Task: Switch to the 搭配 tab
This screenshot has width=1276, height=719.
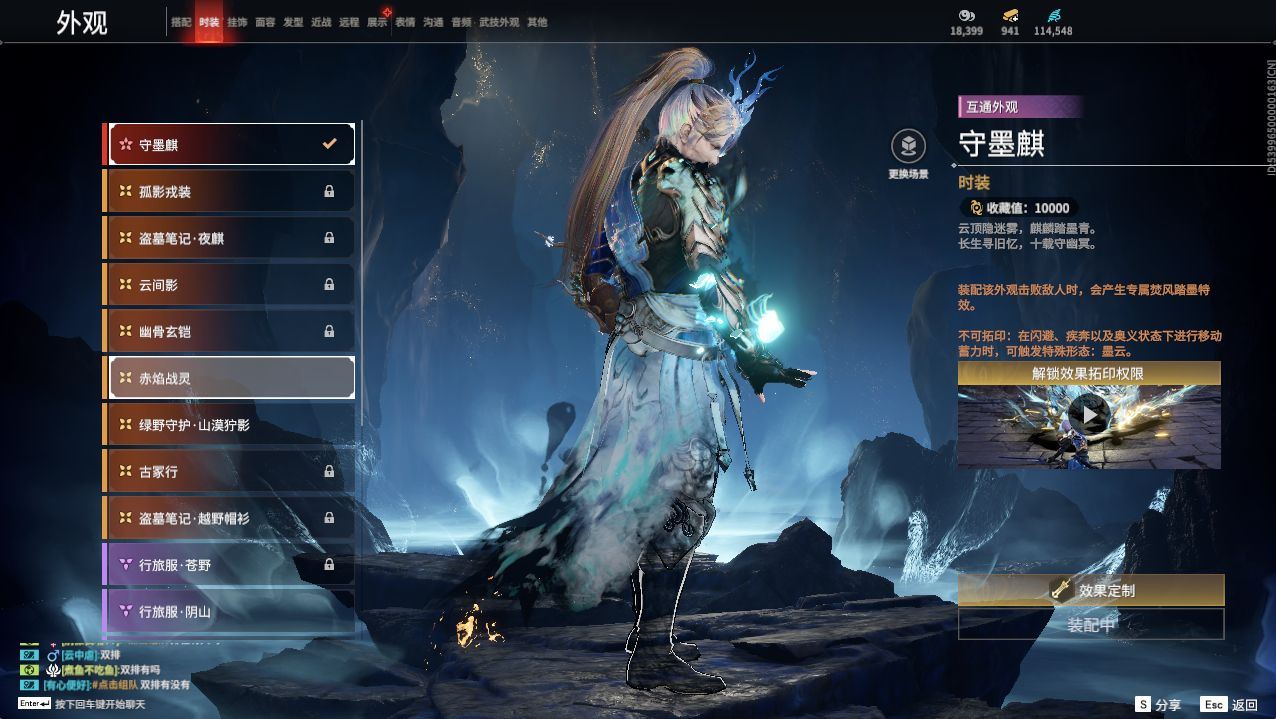Action: pos(181,22)
